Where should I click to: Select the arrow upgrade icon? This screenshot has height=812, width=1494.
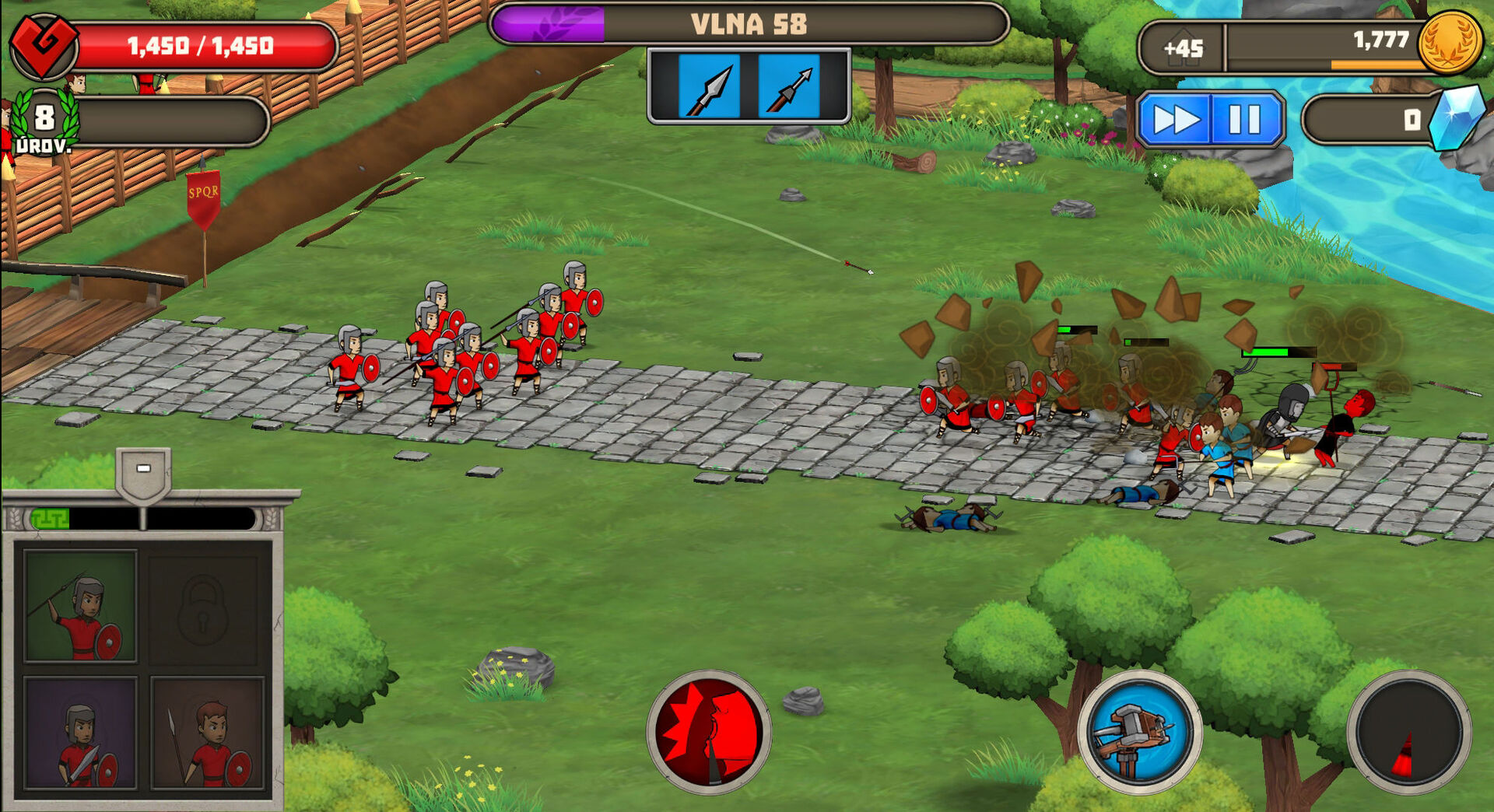(789, 87)
